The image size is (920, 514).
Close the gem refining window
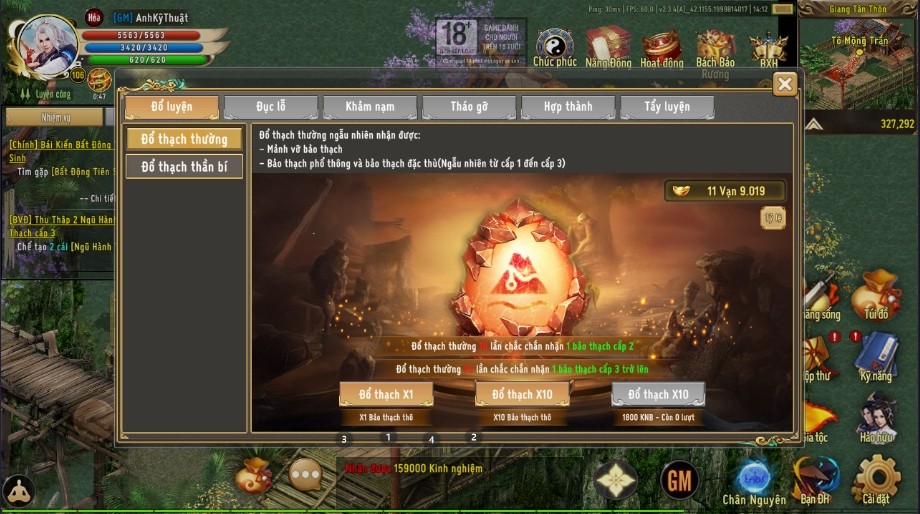click(786, 85)
